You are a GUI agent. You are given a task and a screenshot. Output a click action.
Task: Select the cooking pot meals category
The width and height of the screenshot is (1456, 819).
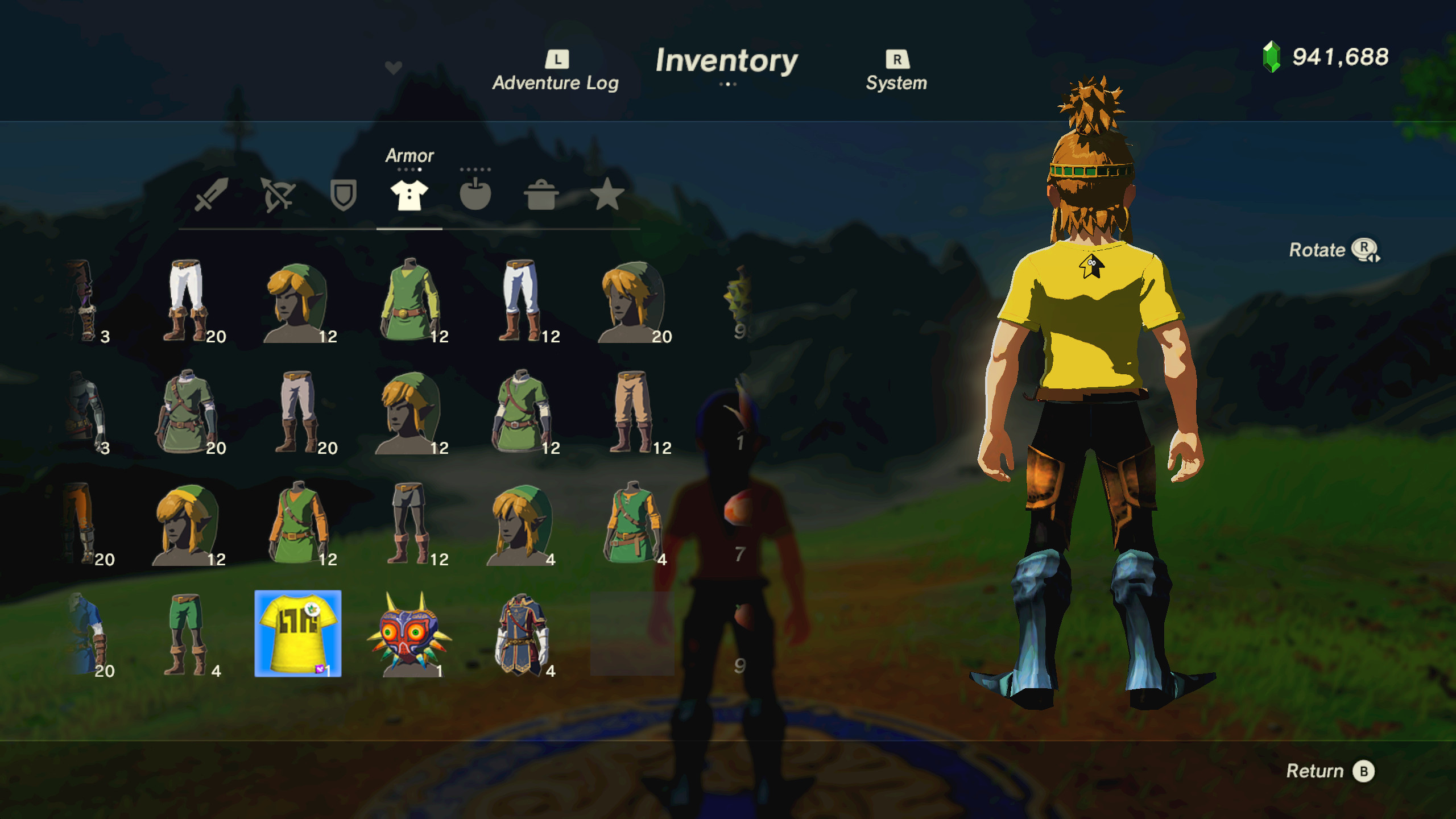(x=541, y=196)
